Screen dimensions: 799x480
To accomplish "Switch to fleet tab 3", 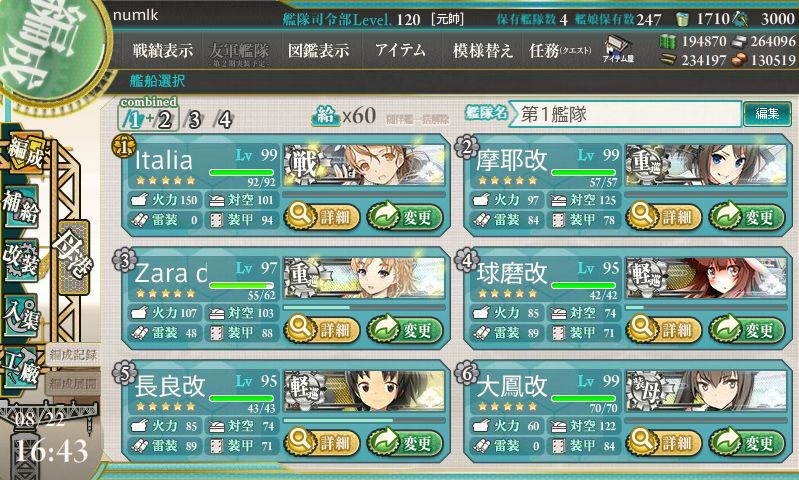I will coord(194,120).
